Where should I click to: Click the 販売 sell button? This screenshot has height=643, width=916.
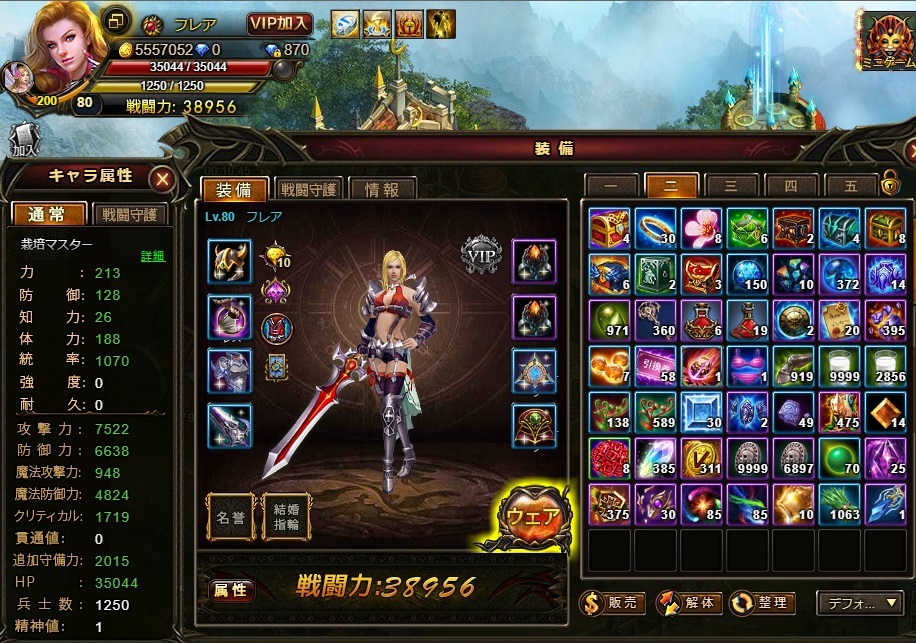[610, 603]
